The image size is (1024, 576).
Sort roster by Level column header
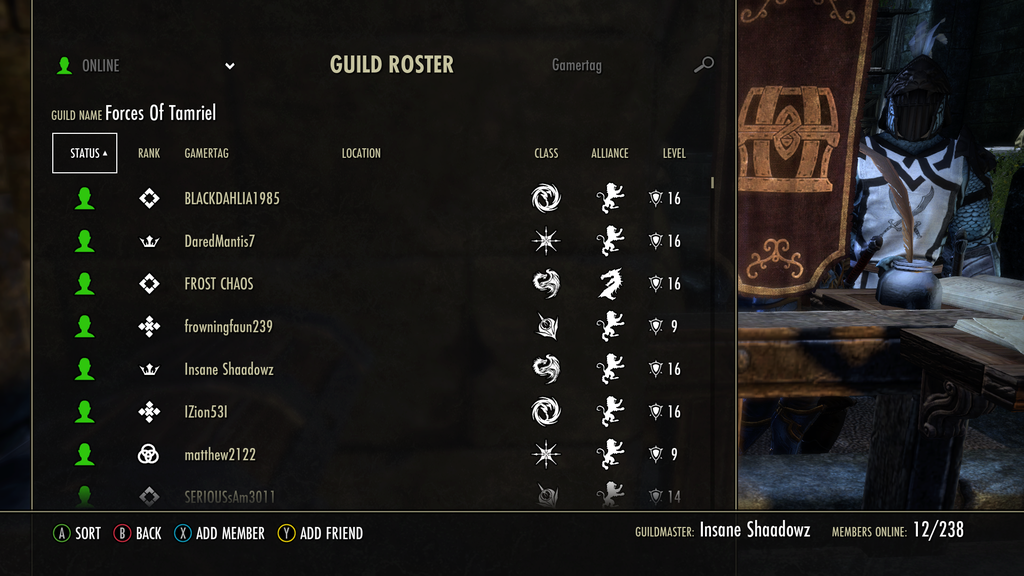point(674,153)
